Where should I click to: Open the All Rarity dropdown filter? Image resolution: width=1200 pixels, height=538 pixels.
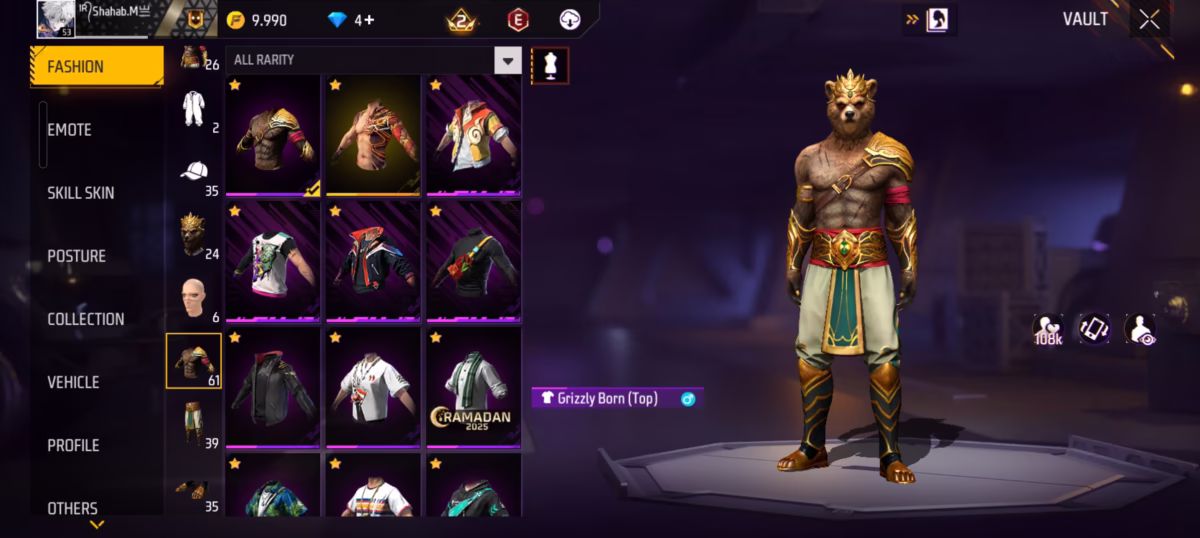(x=508, y=60)
